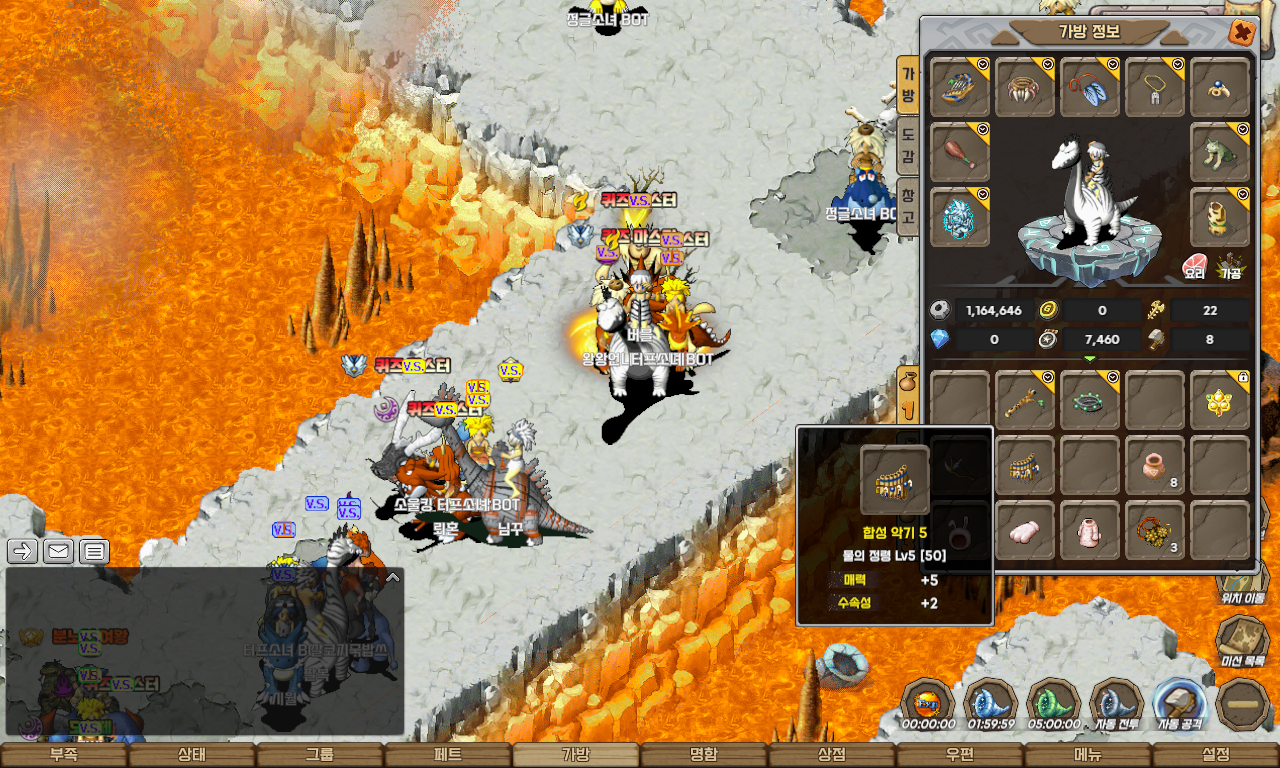Toggle the 자동 공격 auto attack button
The height and width of the screenshot is (768, 1280).
pyautogui.click(x=1180, y=703)
